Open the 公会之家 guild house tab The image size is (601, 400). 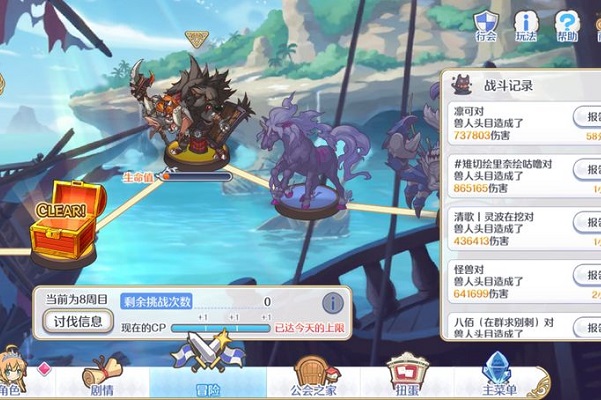tap(313, 377)
